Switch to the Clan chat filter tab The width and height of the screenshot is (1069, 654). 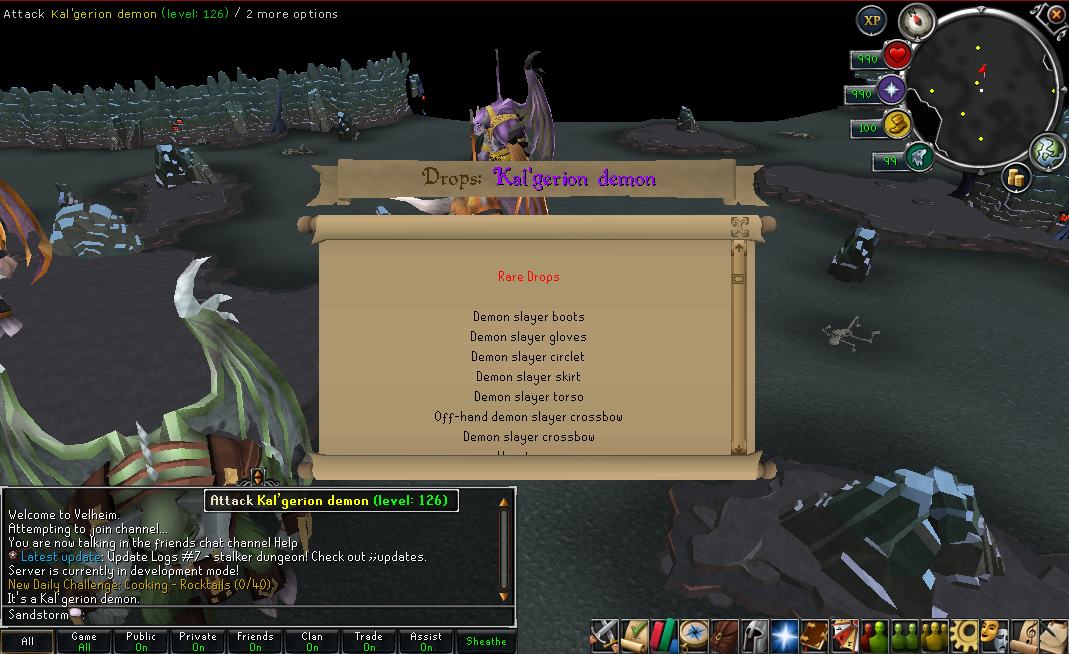coord(312,641)
